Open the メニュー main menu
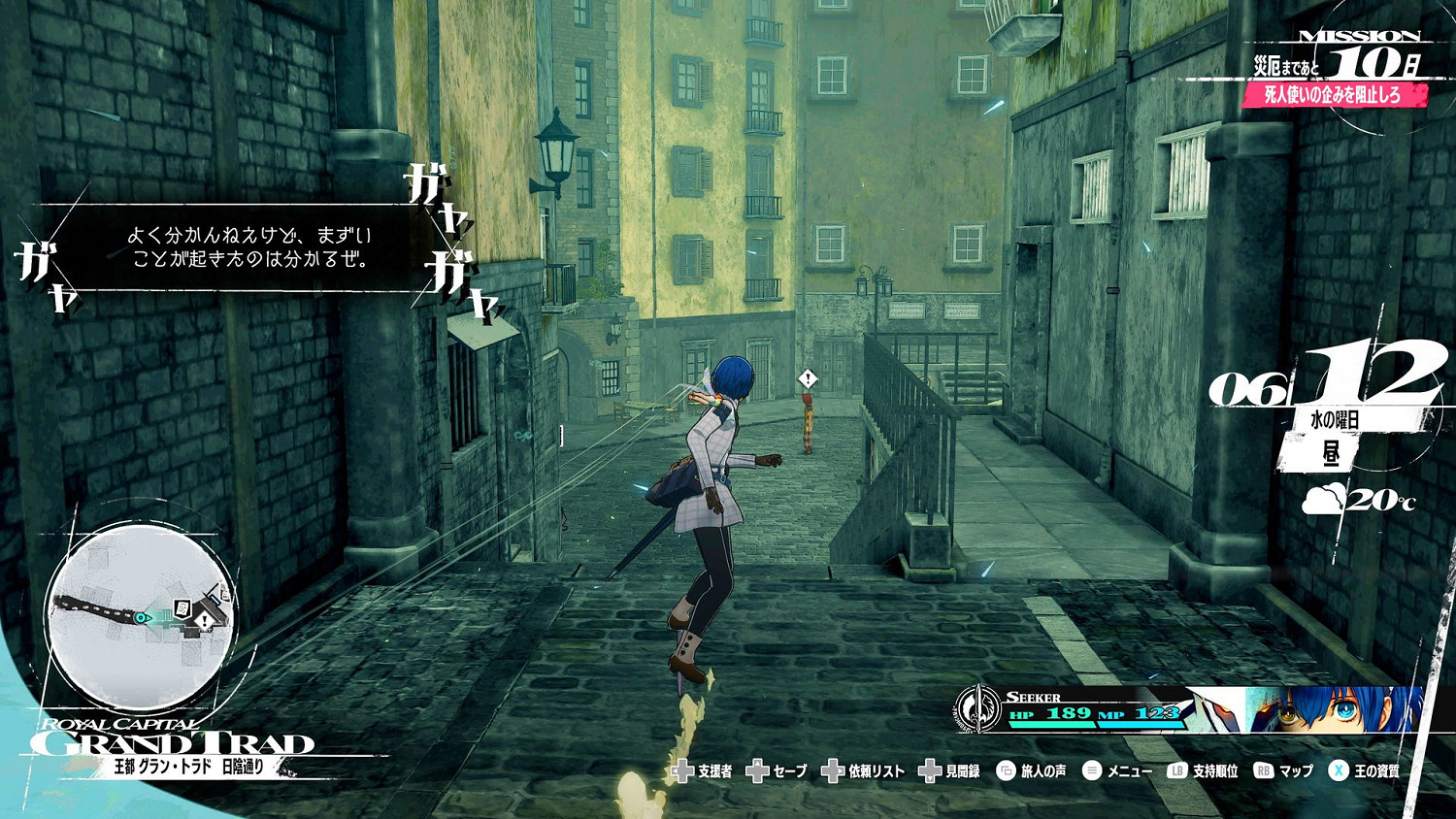This screenshot has width=1456, height=819. pyautogui.click(x=1117, y=771)
